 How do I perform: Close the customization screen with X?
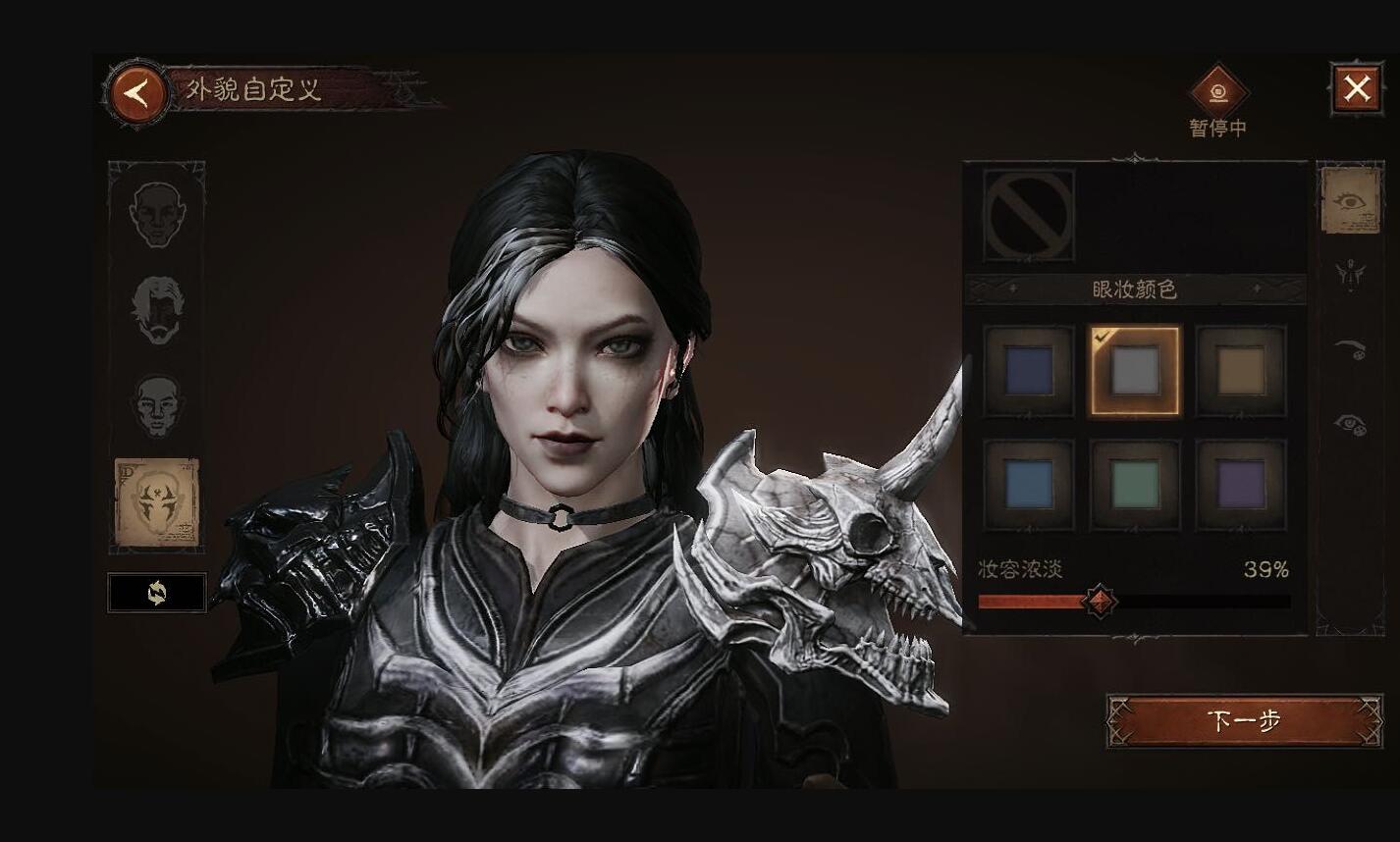pos(1356,89)
